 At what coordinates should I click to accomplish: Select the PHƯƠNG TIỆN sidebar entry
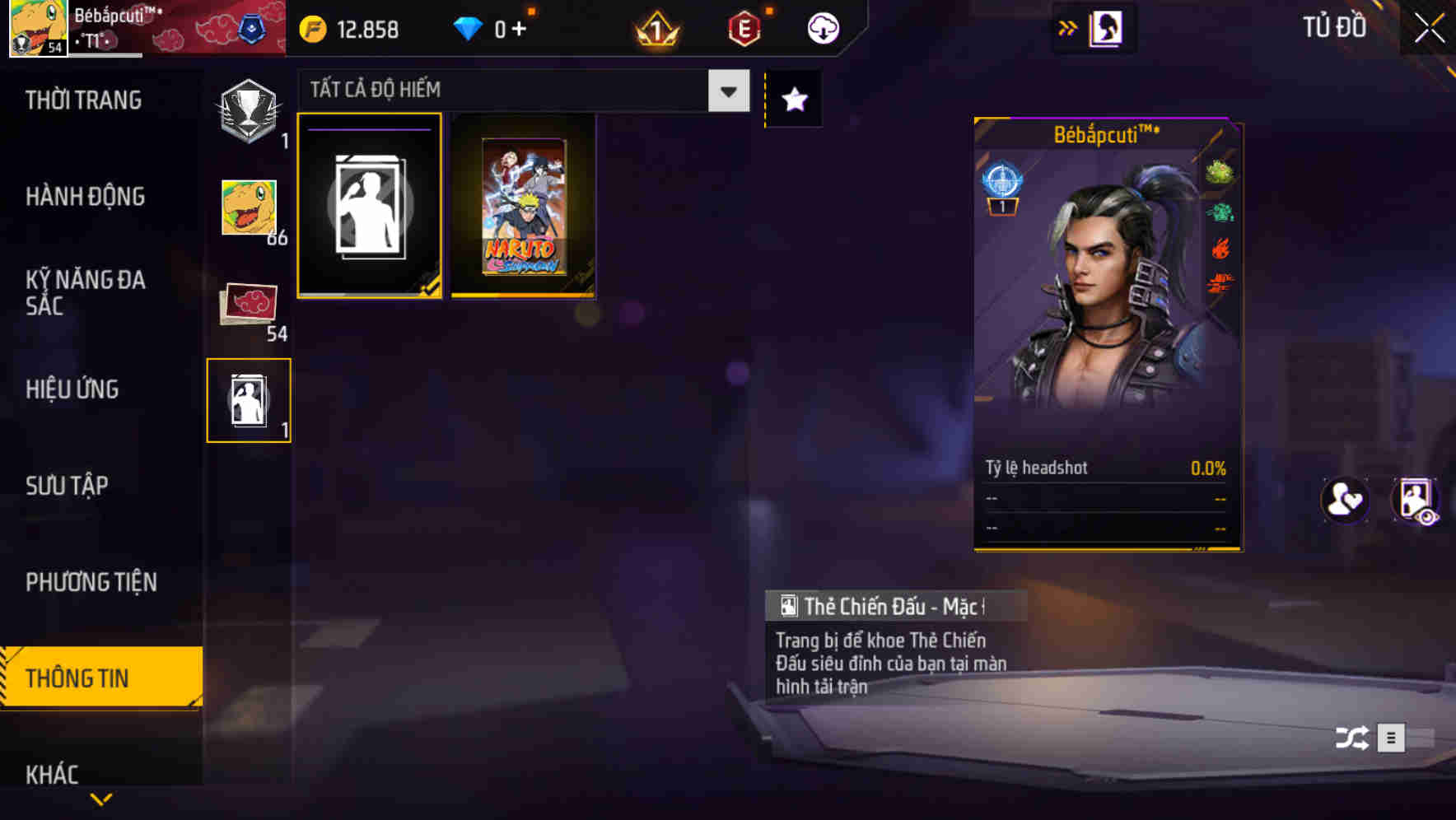[x=91, y=582]
